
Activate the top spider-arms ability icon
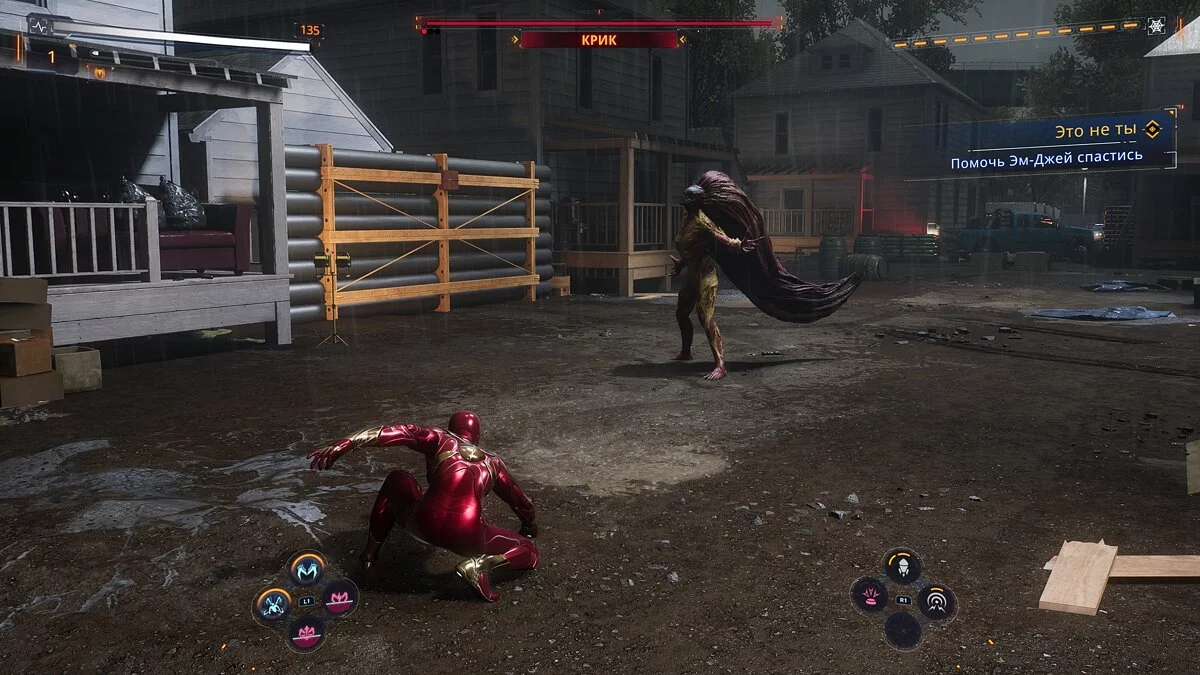tap(307, 570)
